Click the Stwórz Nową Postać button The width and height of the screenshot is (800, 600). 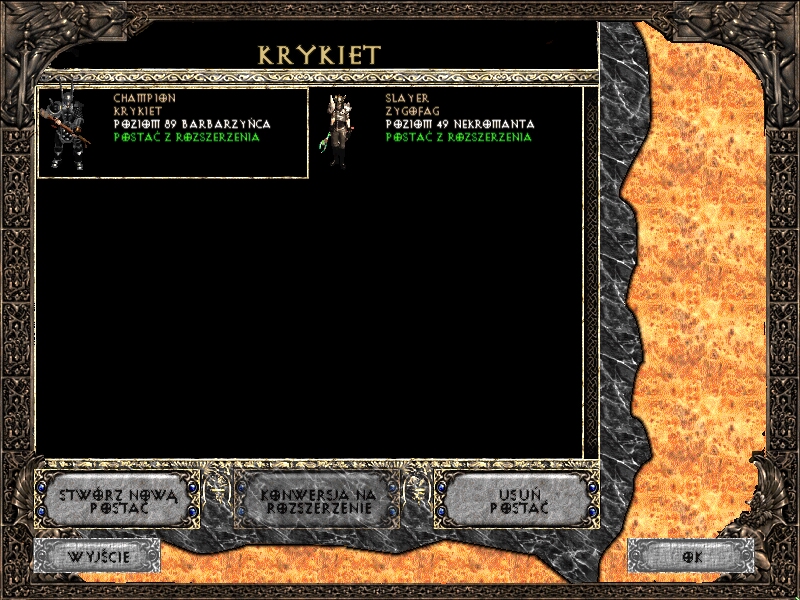(x=117, y=500)
